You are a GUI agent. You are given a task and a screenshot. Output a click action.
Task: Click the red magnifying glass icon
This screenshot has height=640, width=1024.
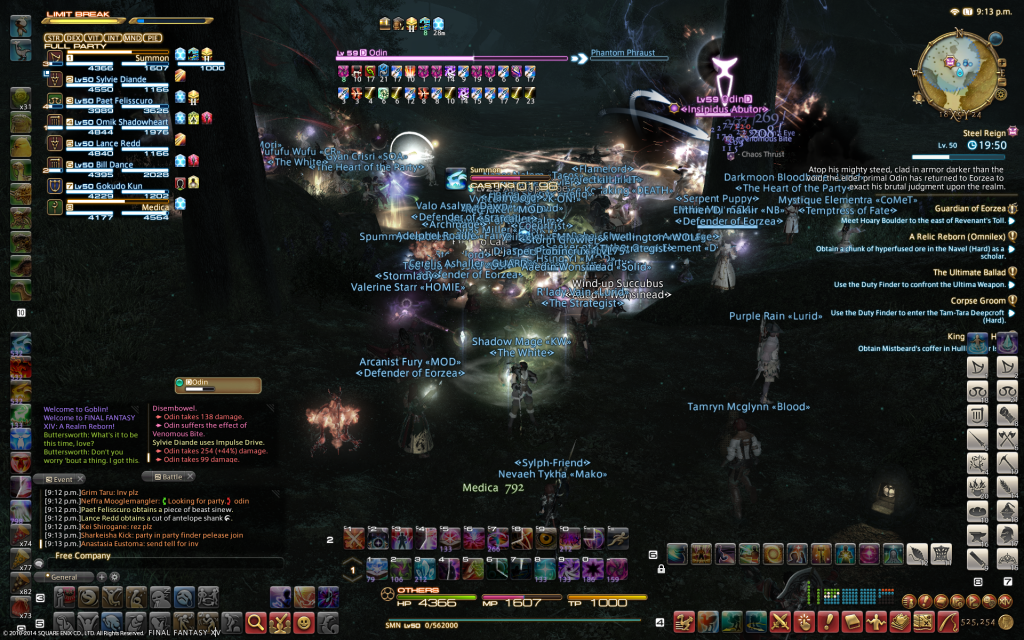pyautogui.click(x=256, y=622)
